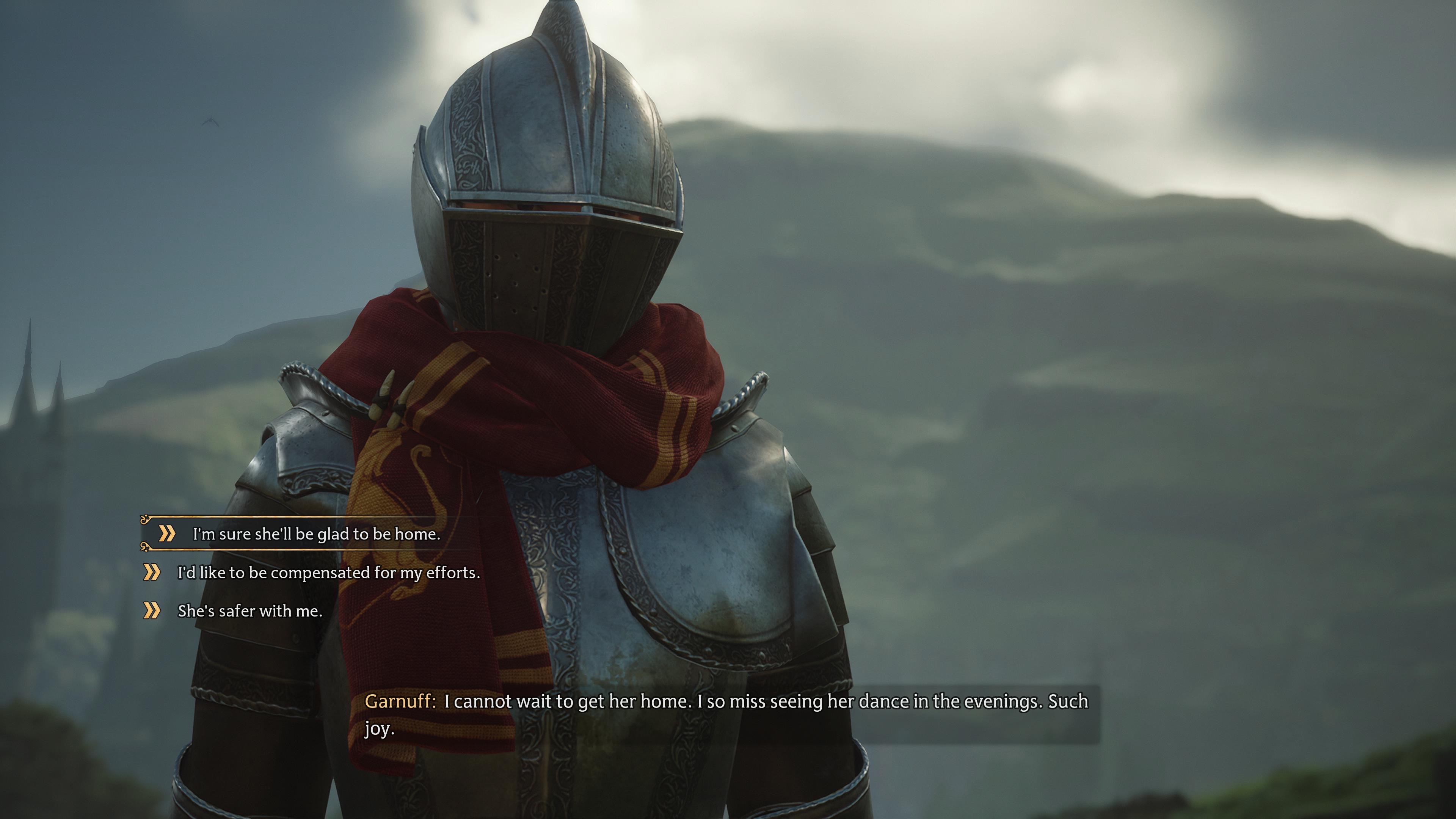Select "I'd like to be compensated for my efforts."
The height and width of the screenshot is (819, 1456).
[328, 573]
